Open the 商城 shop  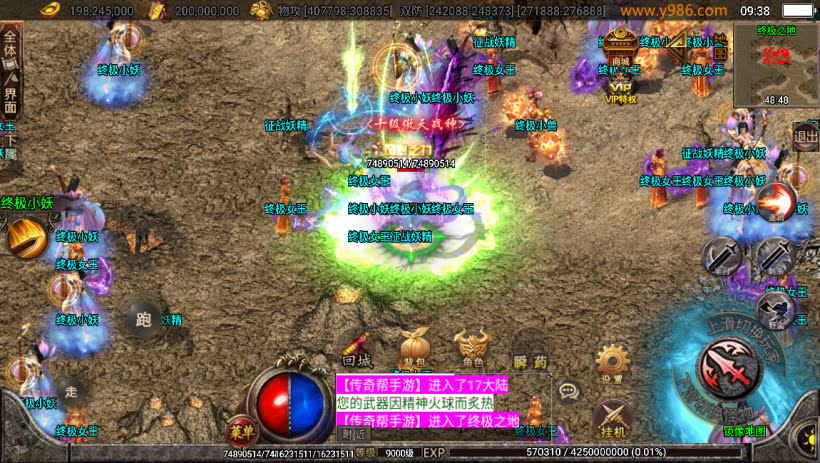(x=620, y=47)
